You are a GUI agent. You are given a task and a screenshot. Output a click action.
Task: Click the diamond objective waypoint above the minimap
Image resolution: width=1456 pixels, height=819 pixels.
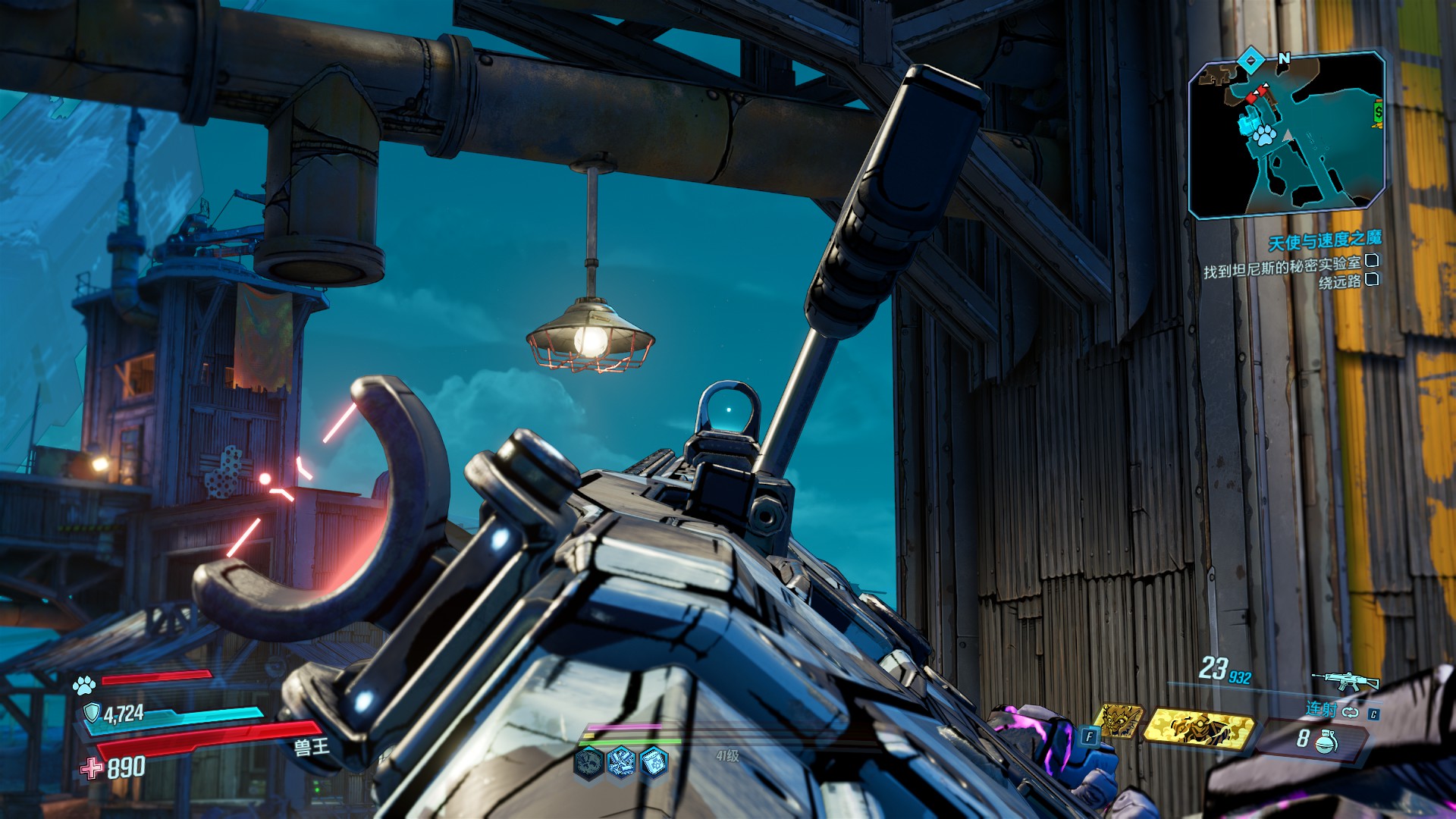pyautogui.click(x=1251, y=59)
